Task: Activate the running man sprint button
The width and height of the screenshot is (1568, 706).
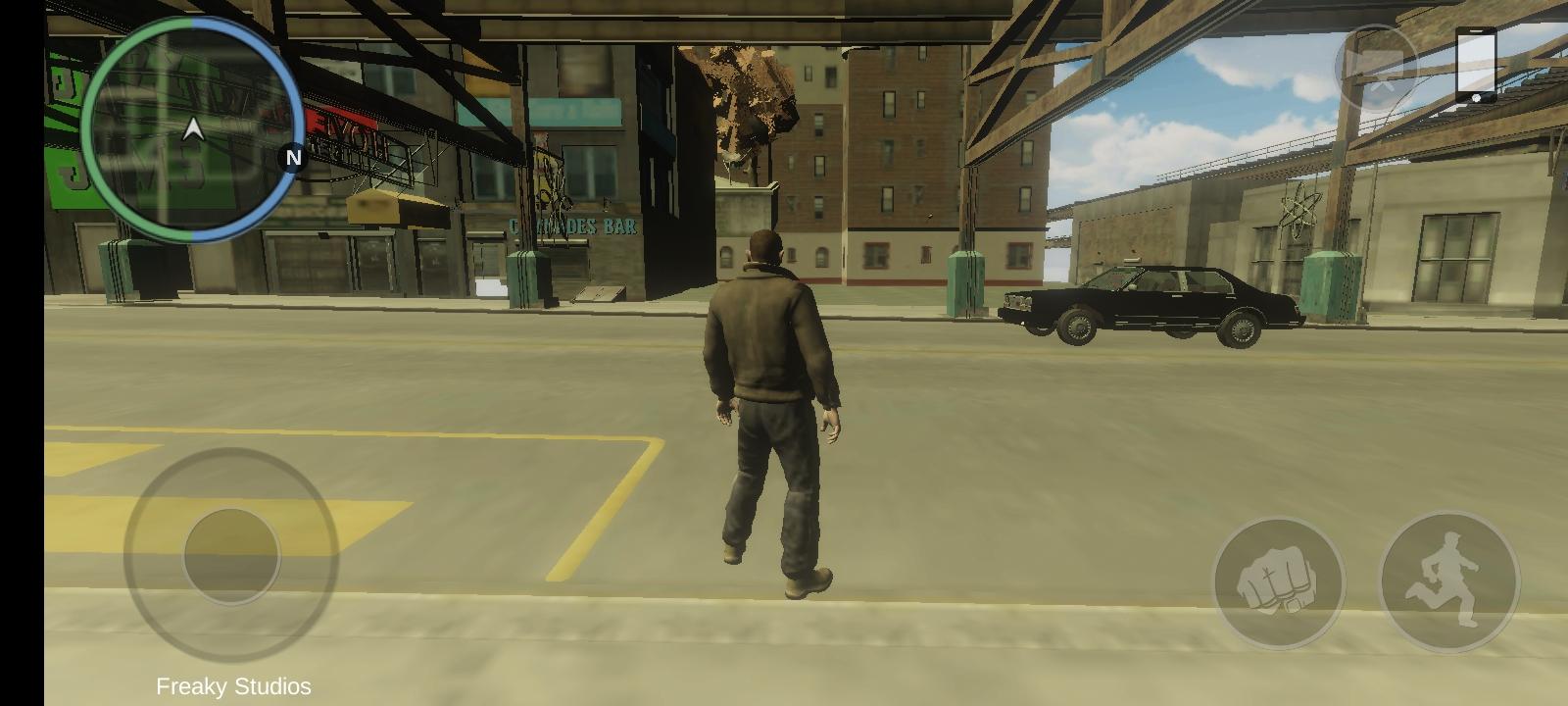Action: [x=1449, y=583]
